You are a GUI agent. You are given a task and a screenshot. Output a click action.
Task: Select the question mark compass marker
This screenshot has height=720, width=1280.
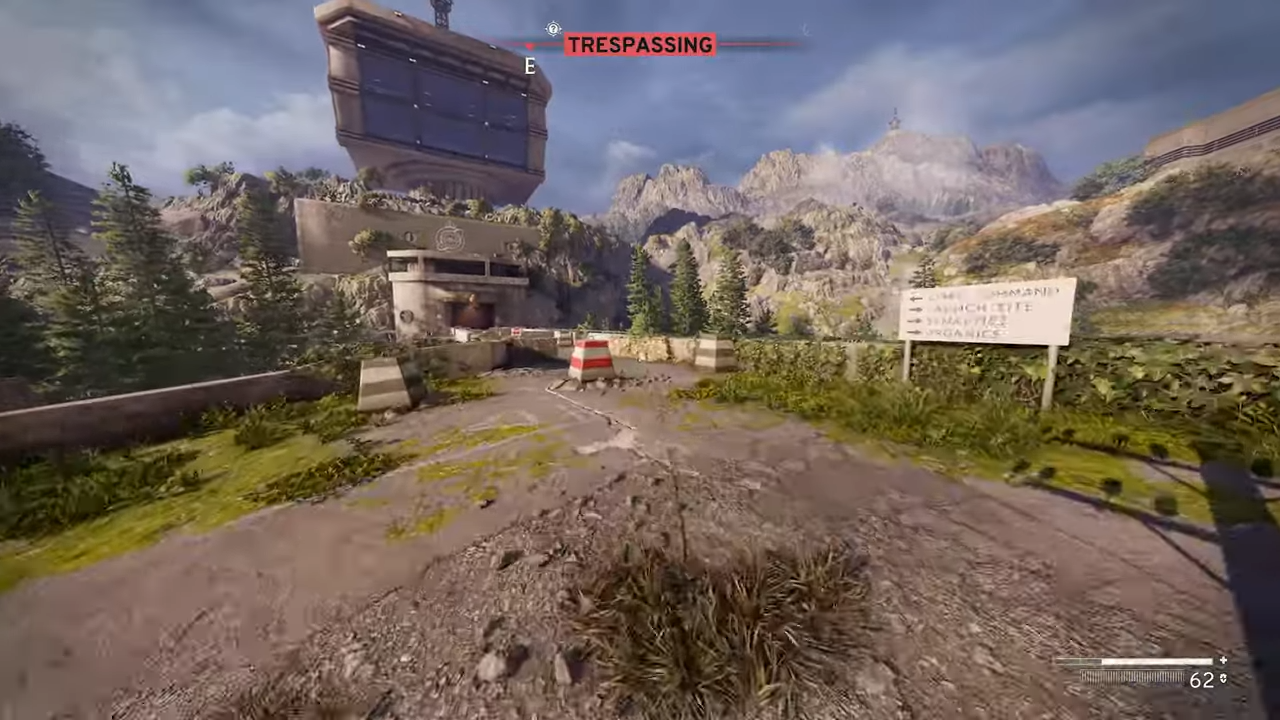tap(553, 29)
